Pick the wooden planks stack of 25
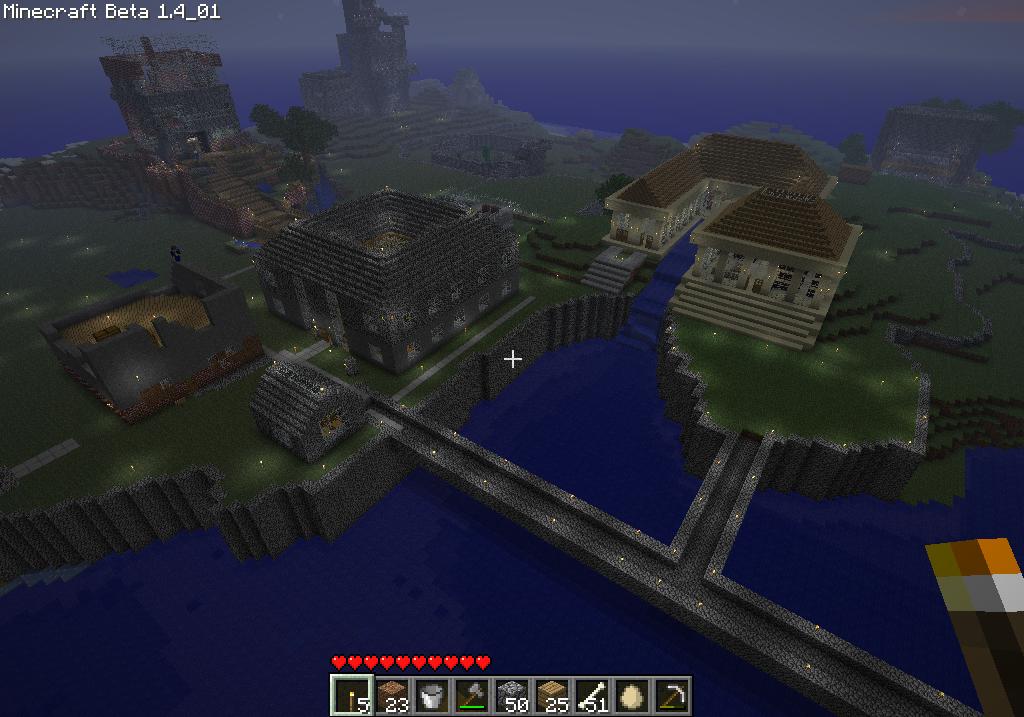The width and height of the screenshot is (1024, 717). (x=551, y=695)
